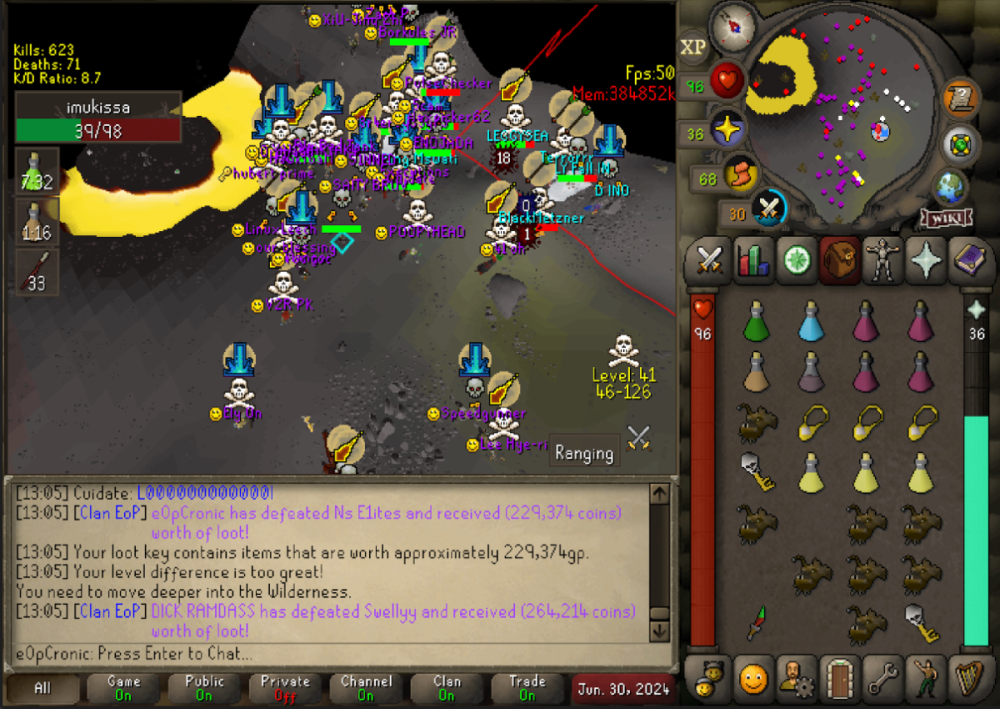Open the Worn Equipment tab
Screen dimensions: 1000x709
pos(881,260)
